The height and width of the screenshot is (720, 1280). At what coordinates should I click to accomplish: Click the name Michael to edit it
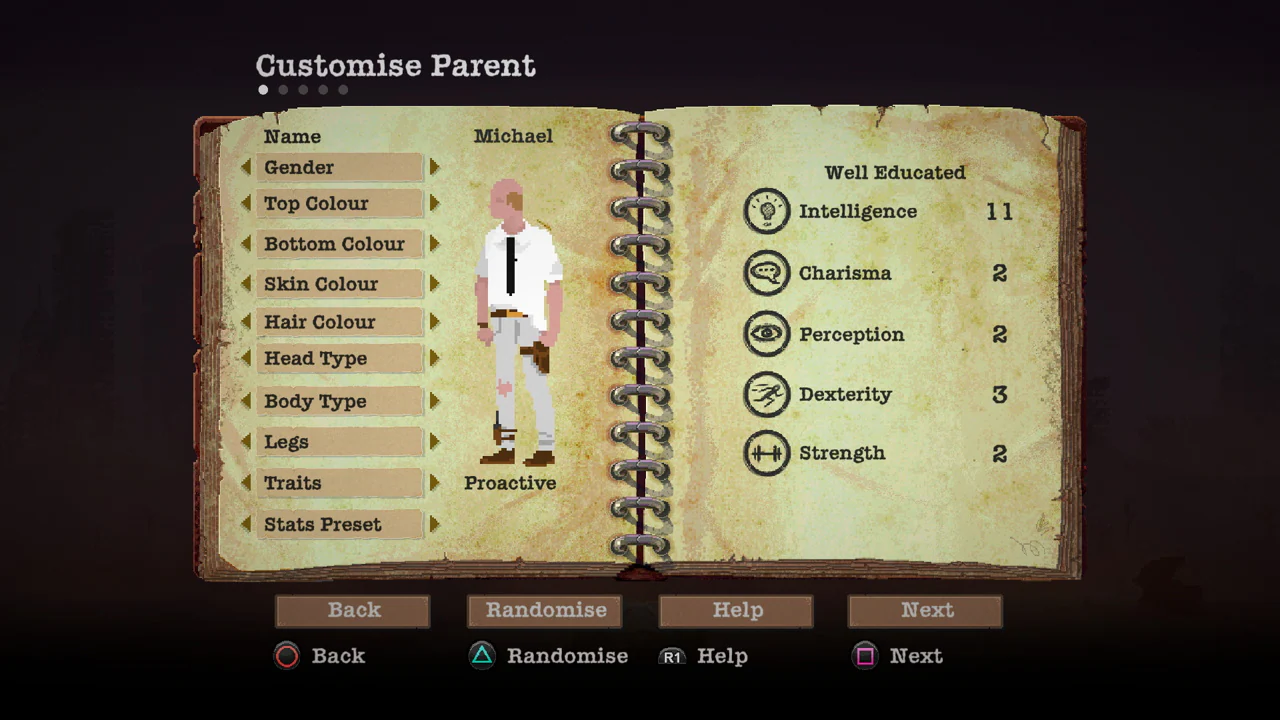(x=513, y=136)
